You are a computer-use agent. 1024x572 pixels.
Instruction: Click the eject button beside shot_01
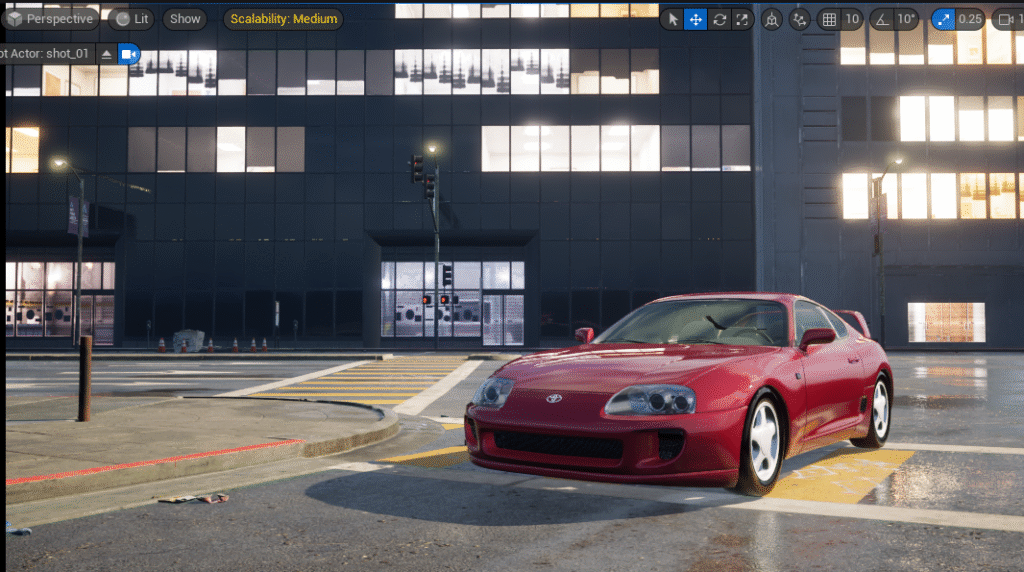(x=107, y=54)
